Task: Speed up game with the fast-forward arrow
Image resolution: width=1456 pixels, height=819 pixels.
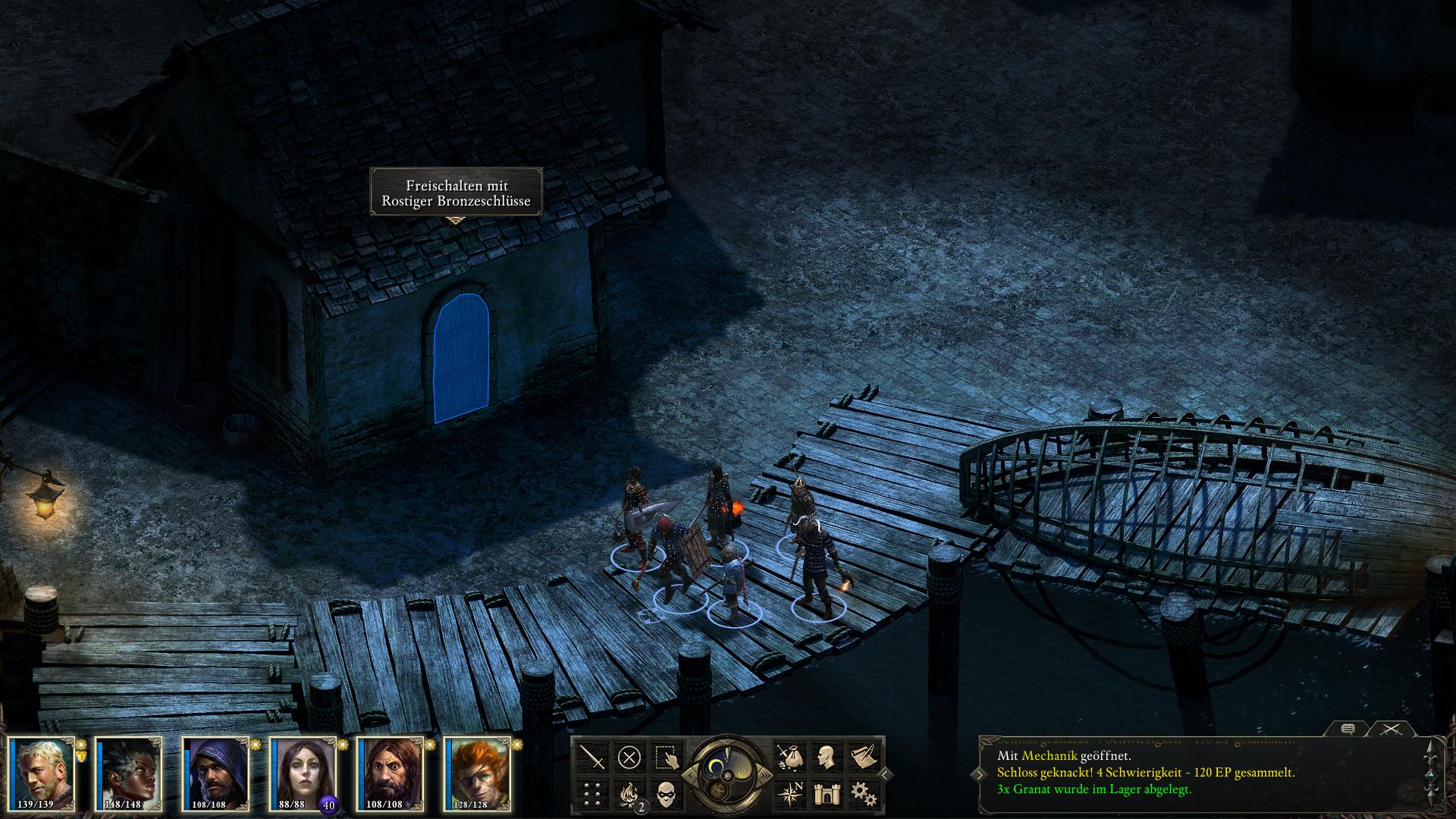Action: click(x=767, y=774)
